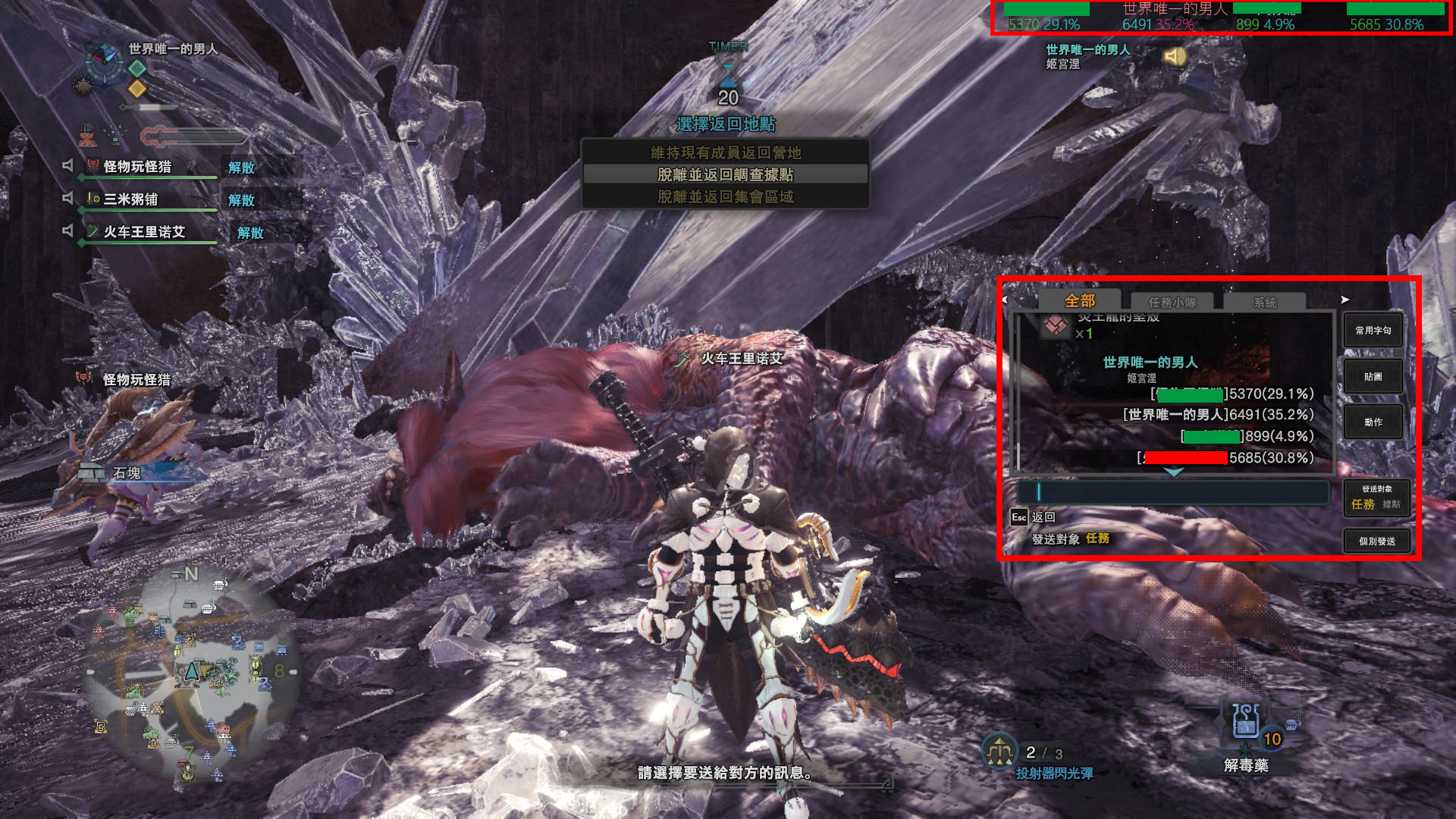The image size is (1456, 819).
Task: Open the 任務小隊 chat tab
Action: (1172, 302)
